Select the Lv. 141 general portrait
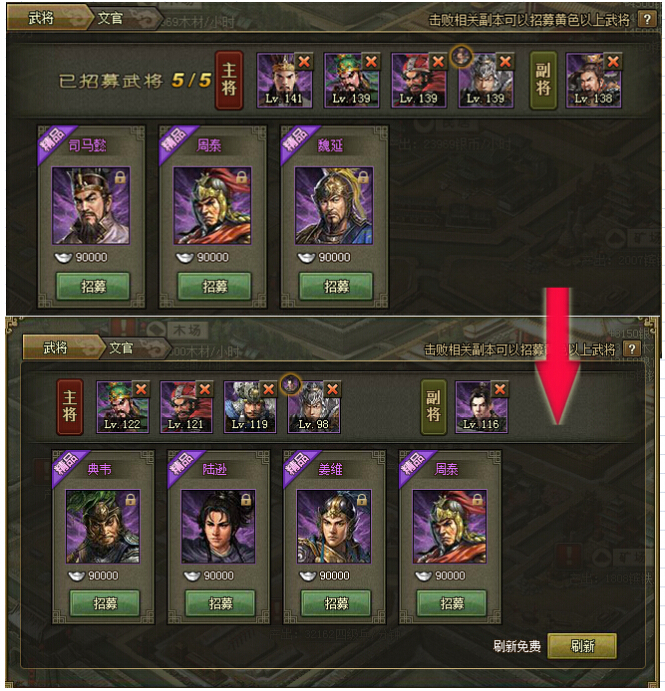 [283, 81]
